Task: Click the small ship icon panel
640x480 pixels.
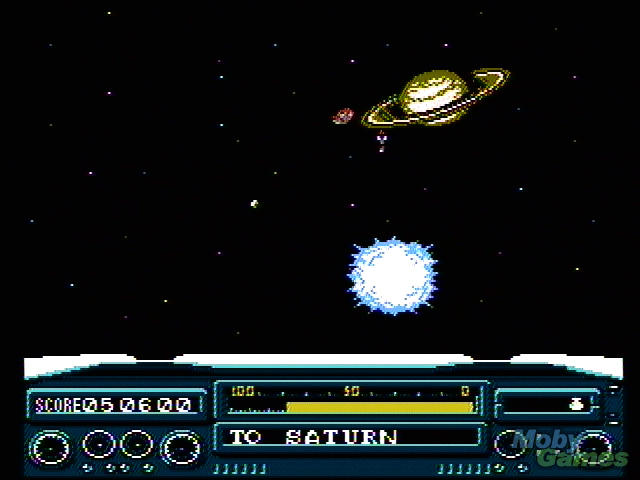Action: pos(548,404)
